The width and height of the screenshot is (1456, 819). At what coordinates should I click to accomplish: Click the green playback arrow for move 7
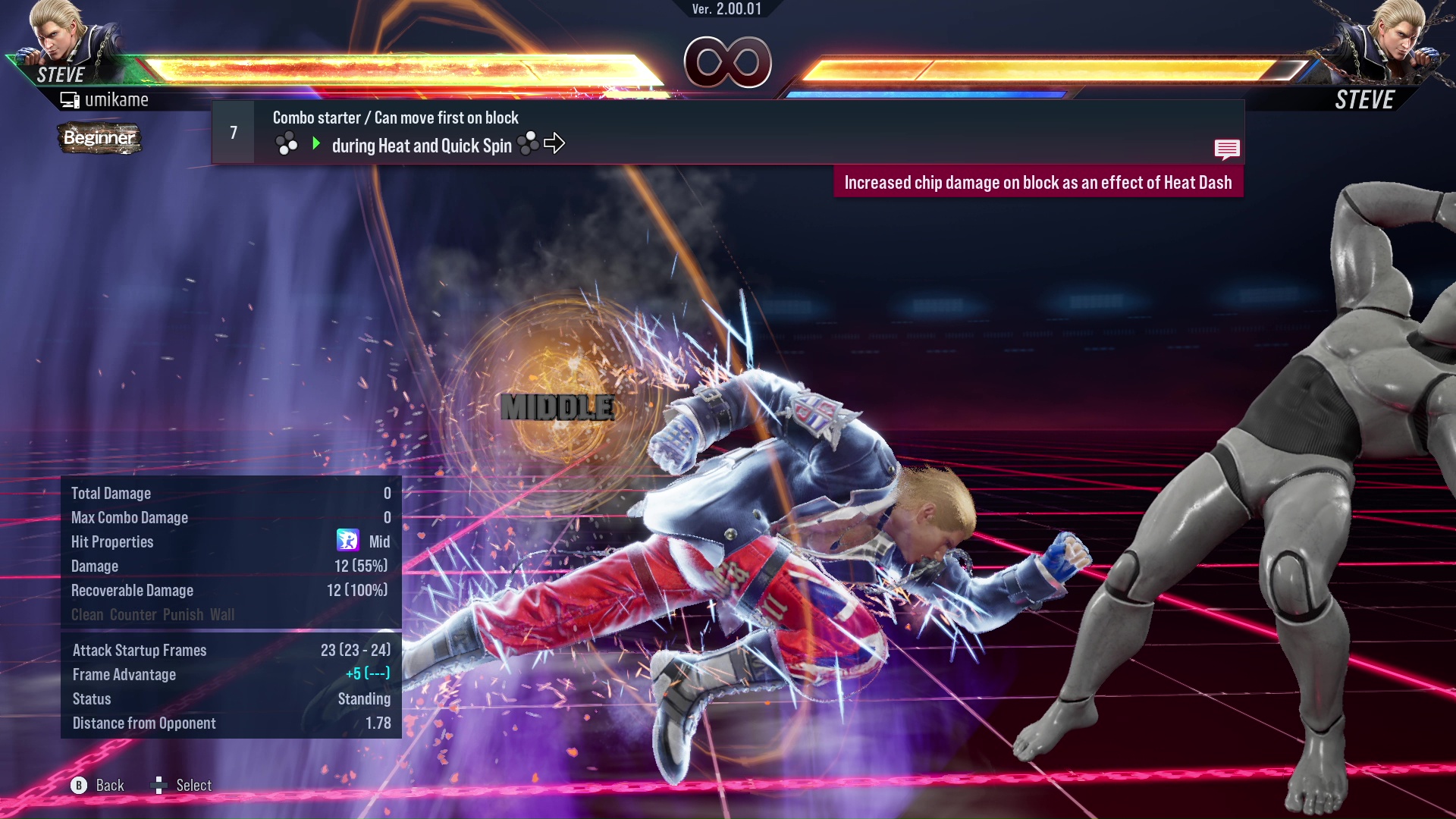[x=316, y=143]
